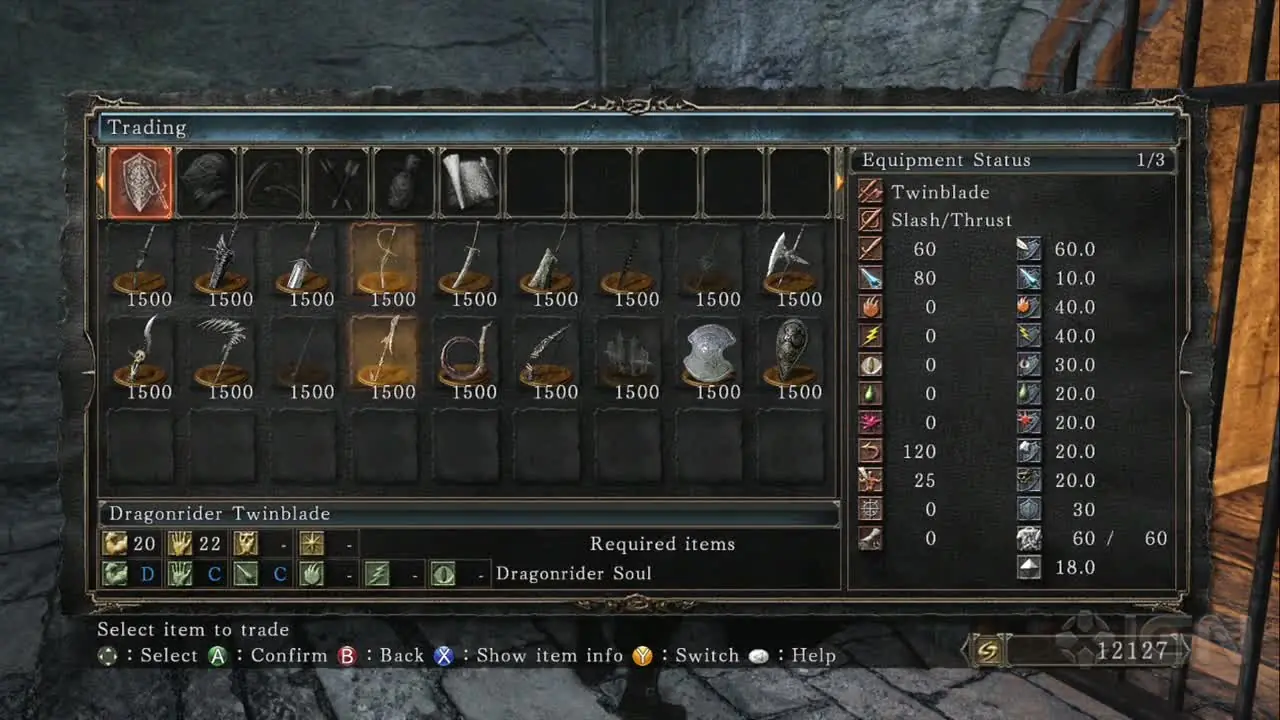This screenshot has height=720, width=1280.
Task: Select the weapons and shields category tab
Action: click(x=140, y=182)
